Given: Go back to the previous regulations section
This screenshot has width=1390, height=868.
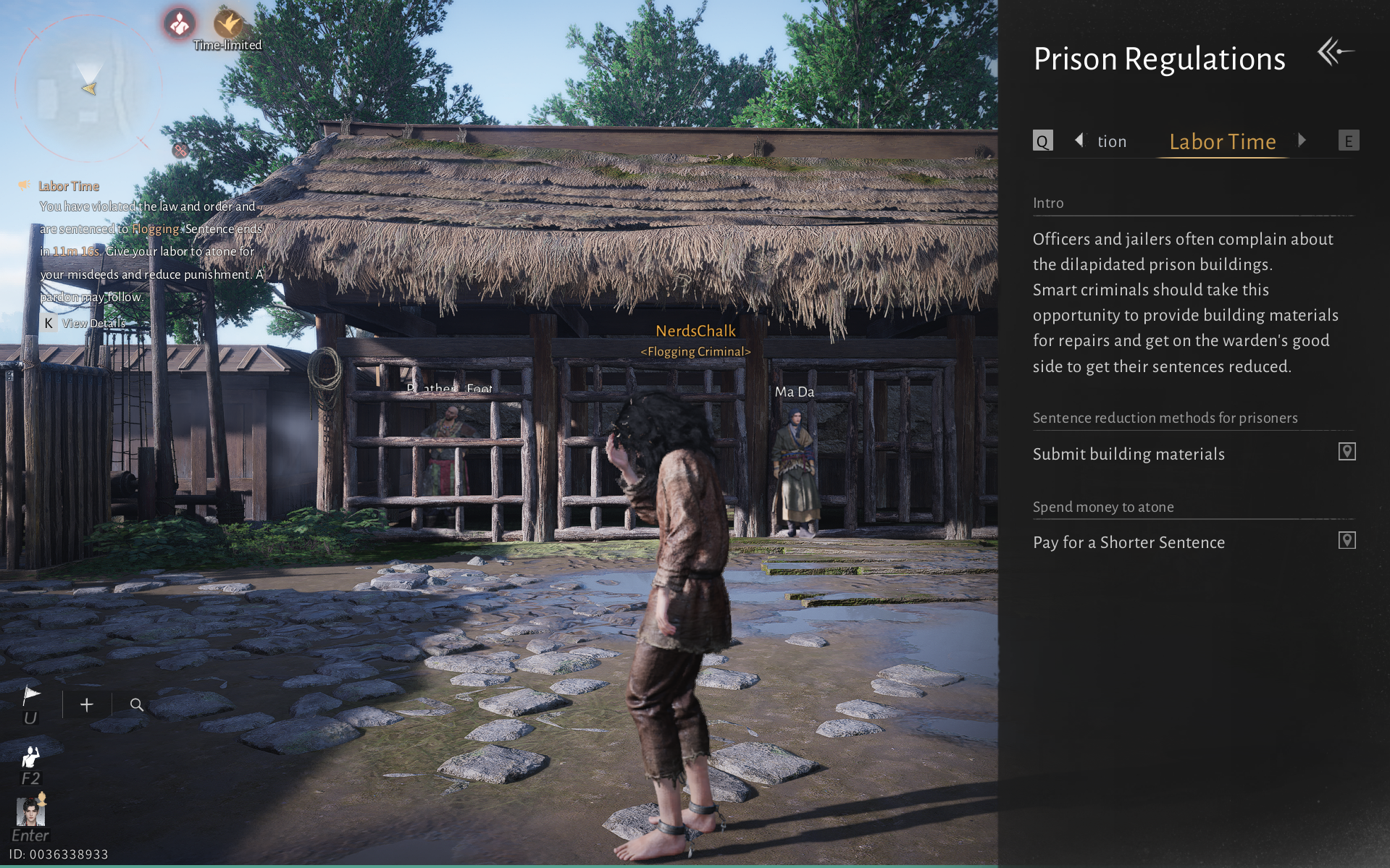Looking at the screenshot, I should click(x=1079, y=140).
